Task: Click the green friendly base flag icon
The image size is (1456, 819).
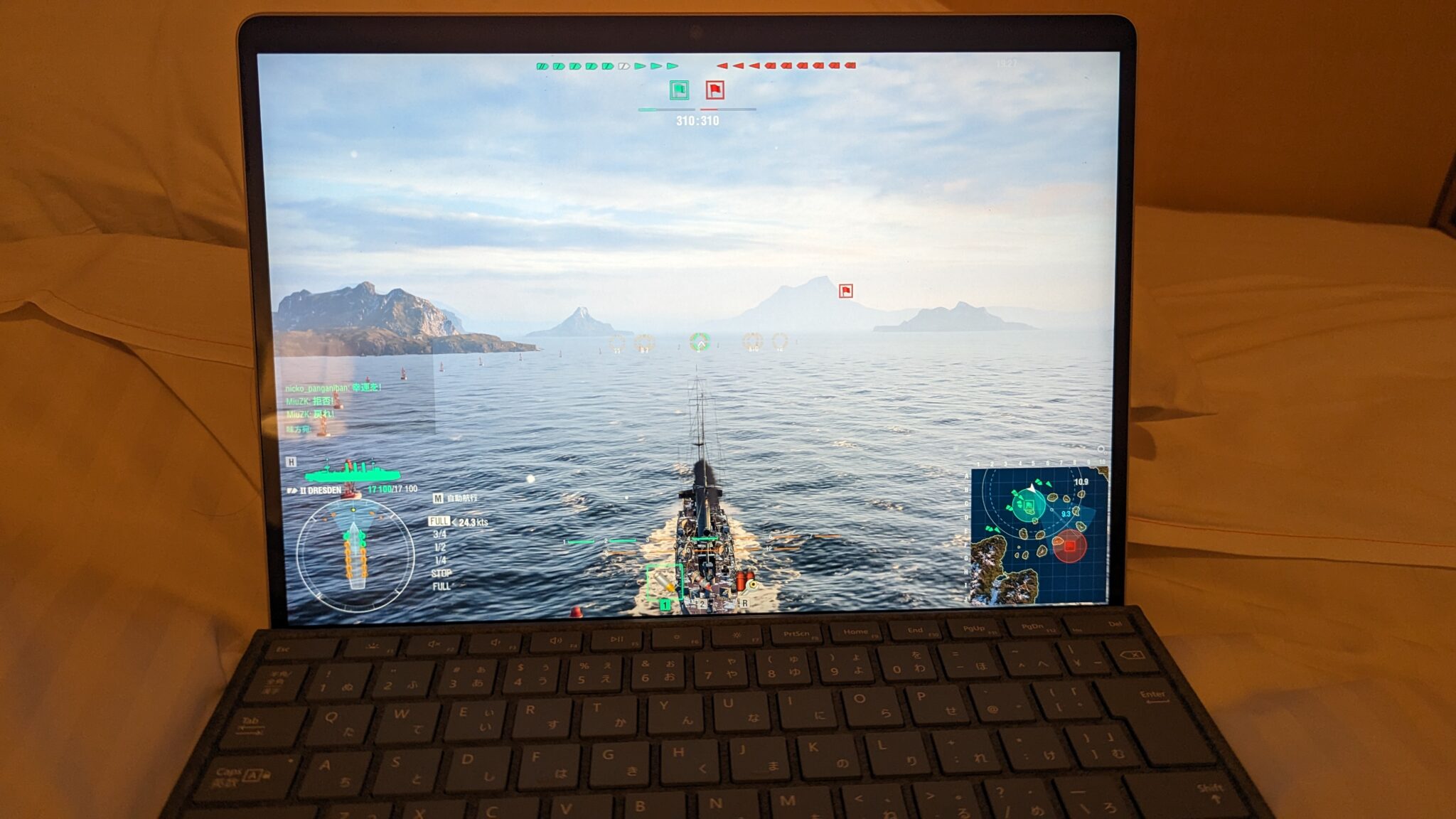Action: 680,90
